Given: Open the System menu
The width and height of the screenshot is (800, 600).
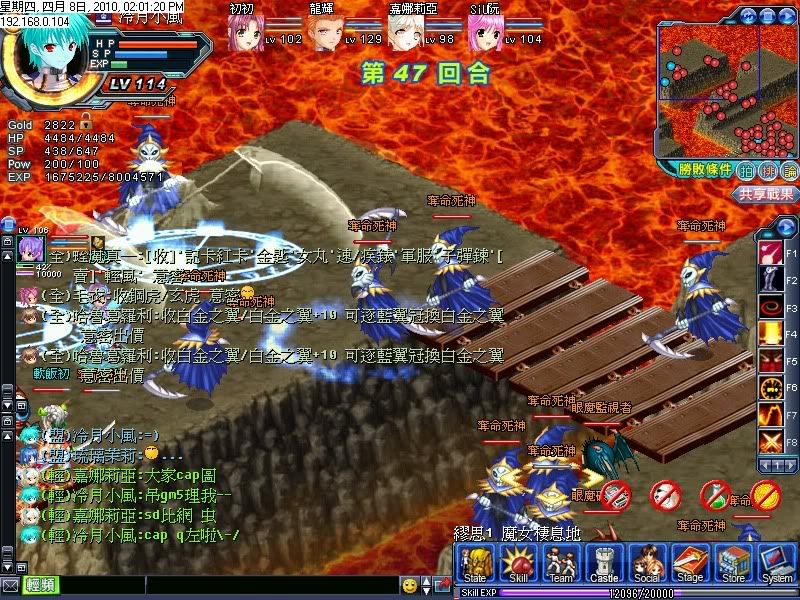Looking at the screenshot, I should [x=777, y=565].
